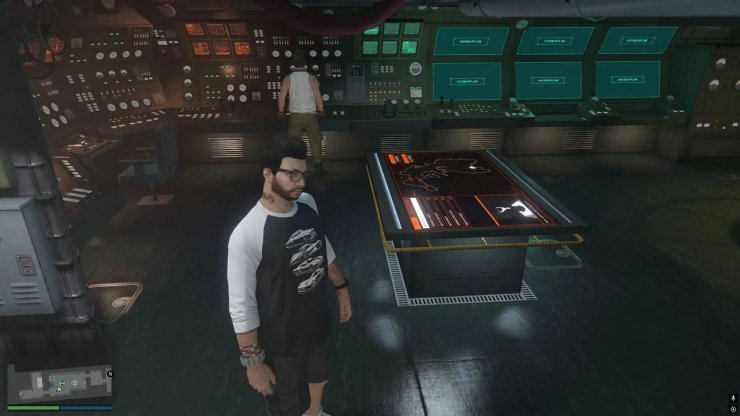
Task: Click the minimap north indicator
Action: click(x=110, y=374)
